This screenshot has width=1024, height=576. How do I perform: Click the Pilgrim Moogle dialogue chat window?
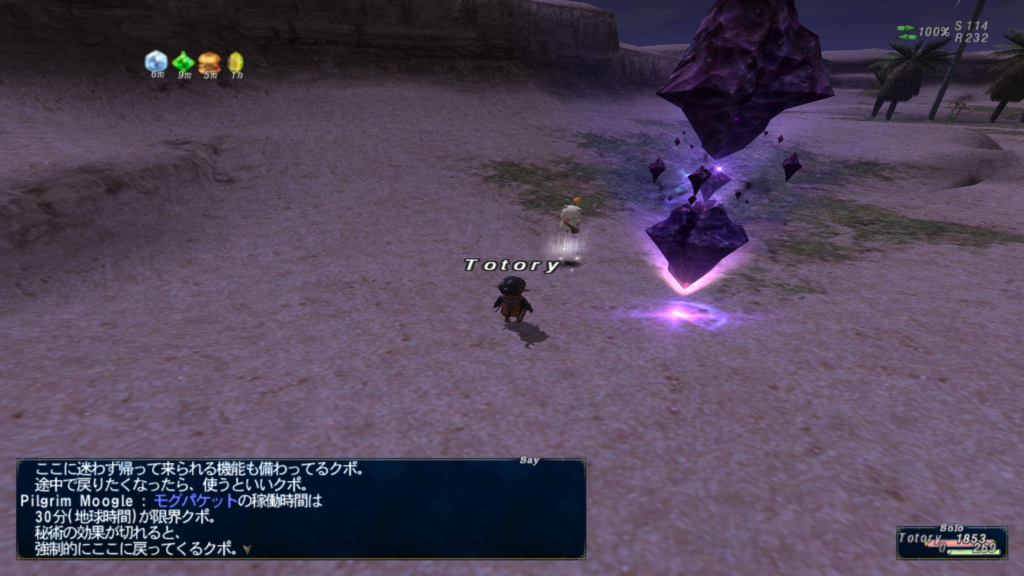pyautogui.click(x=300, y=508)
